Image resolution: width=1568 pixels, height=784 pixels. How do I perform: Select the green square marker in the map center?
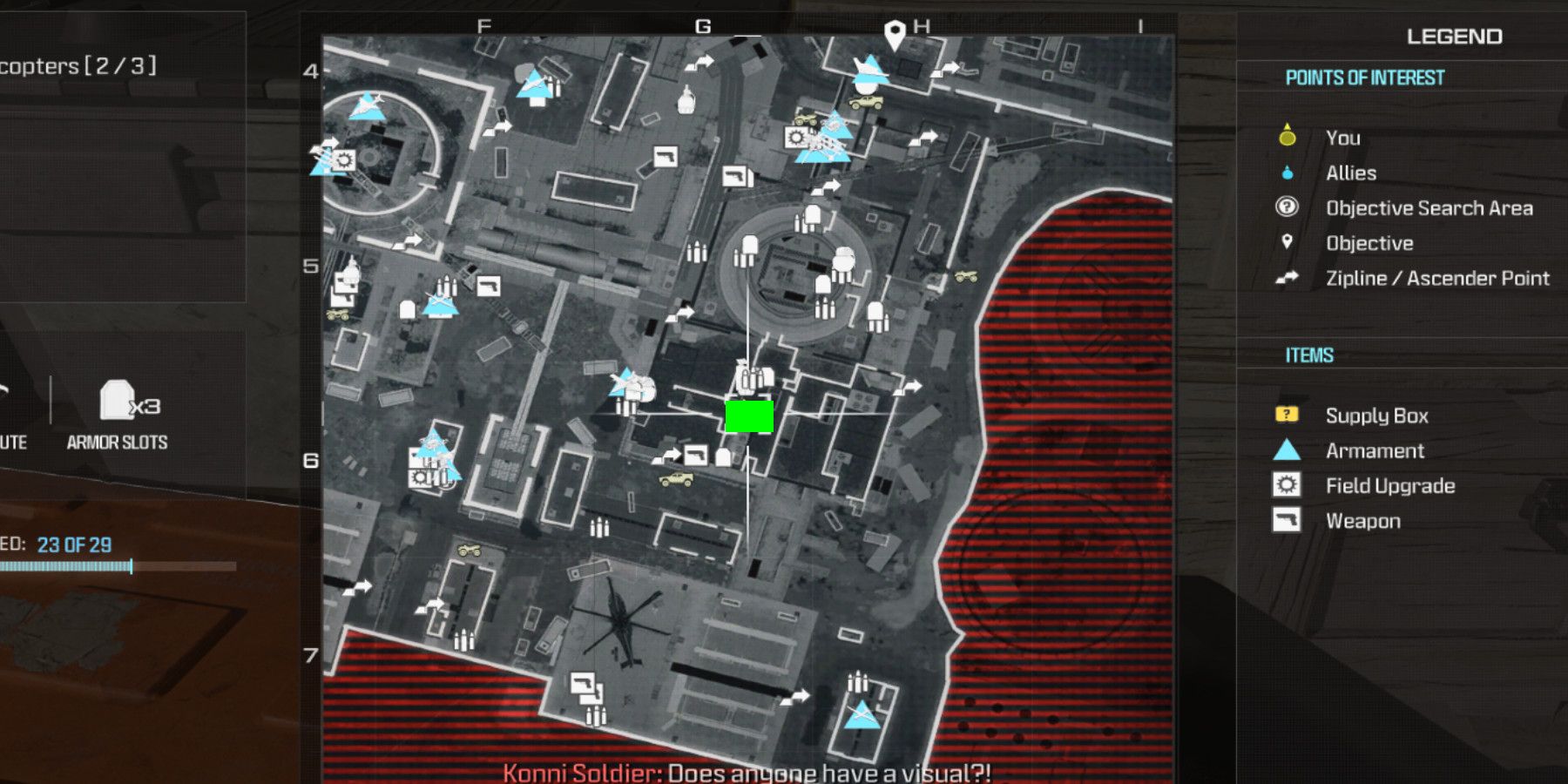pyautogui.click(x=751, y=416)
